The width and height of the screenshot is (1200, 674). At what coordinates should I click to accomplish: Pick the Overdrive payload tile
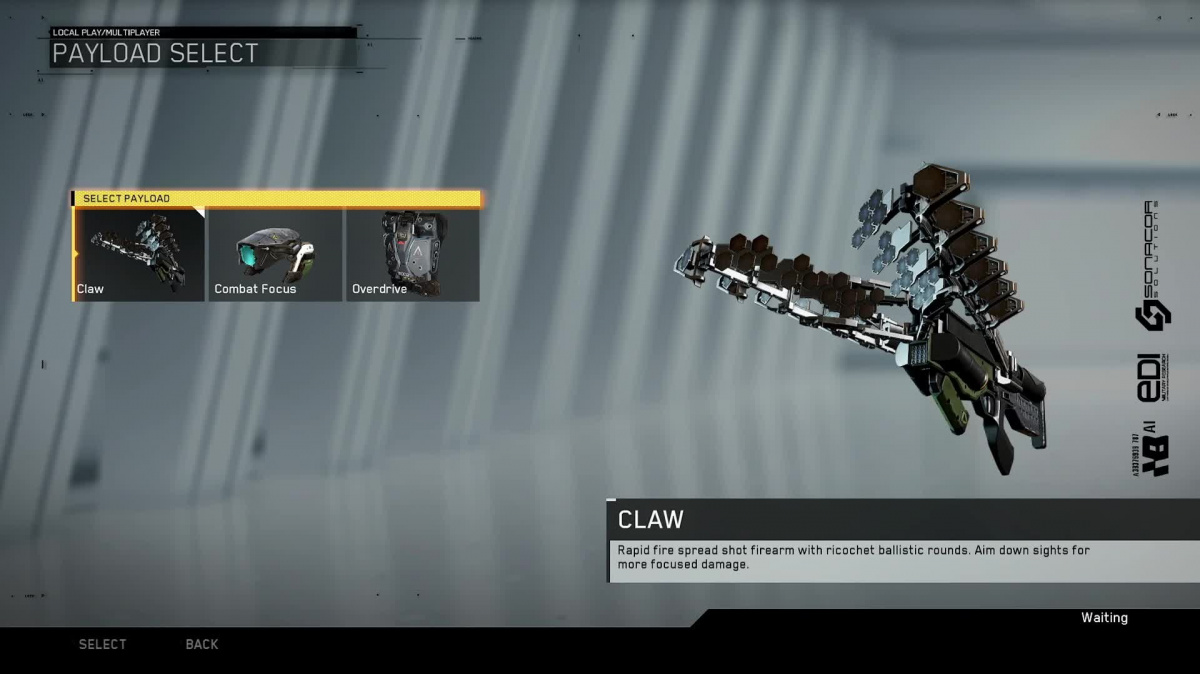(412, 255)
